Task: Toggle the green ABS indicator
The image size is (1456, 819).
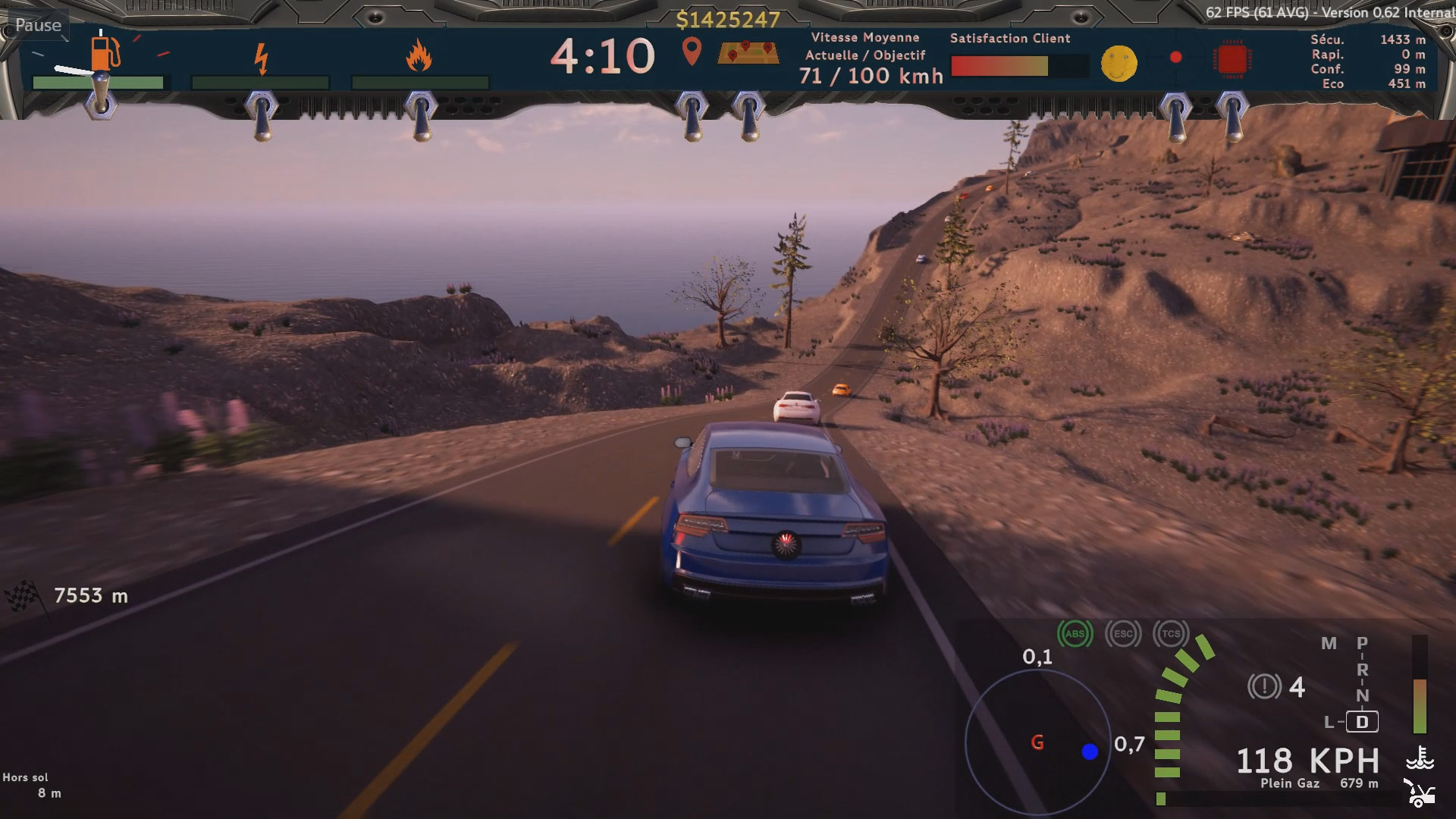Action: pyautogui.click(x=1075, y=634)
